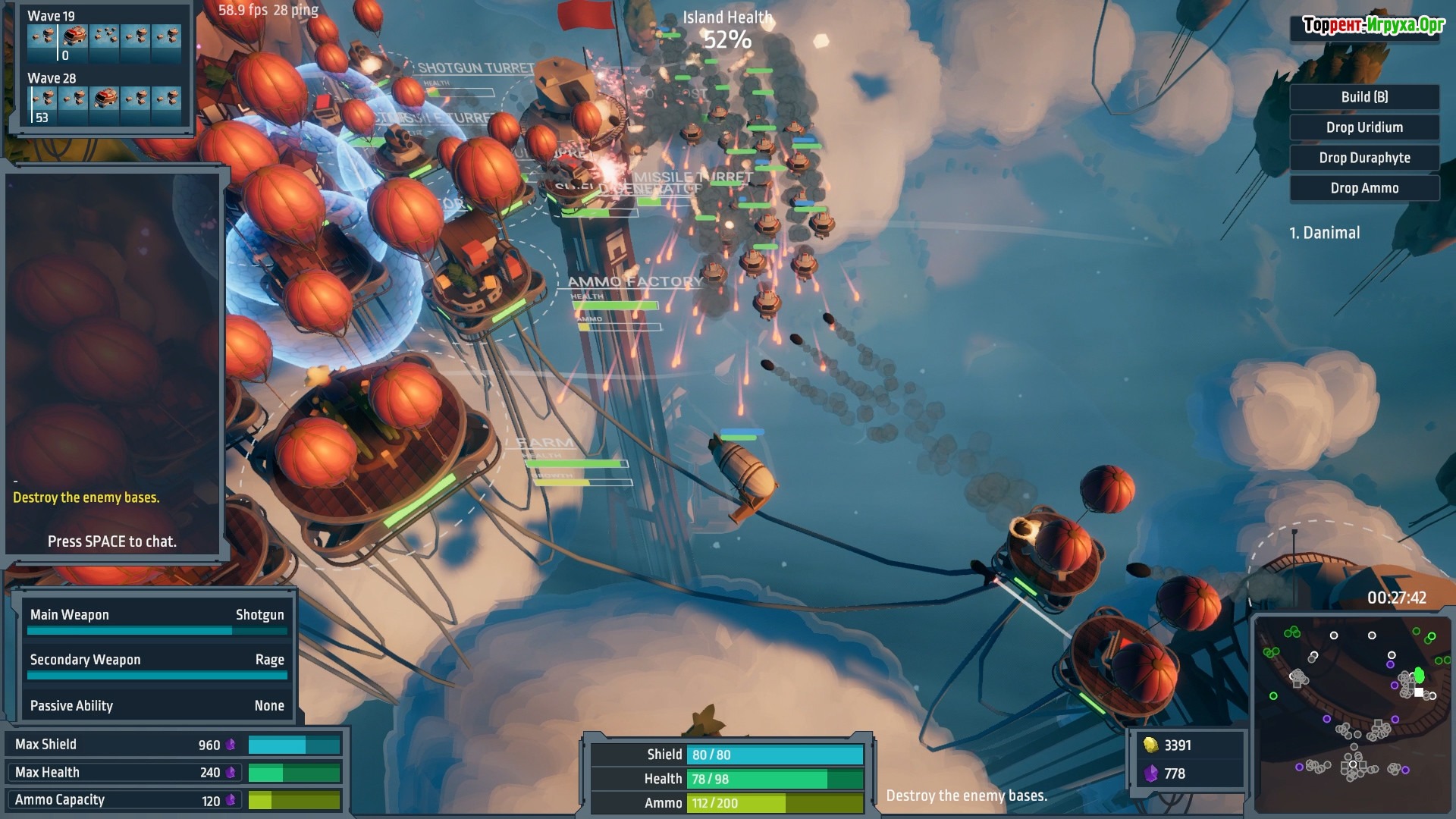Upgrade Ammo Capacity
This screenshot has width=1456, height=819.
coord(174,800)
